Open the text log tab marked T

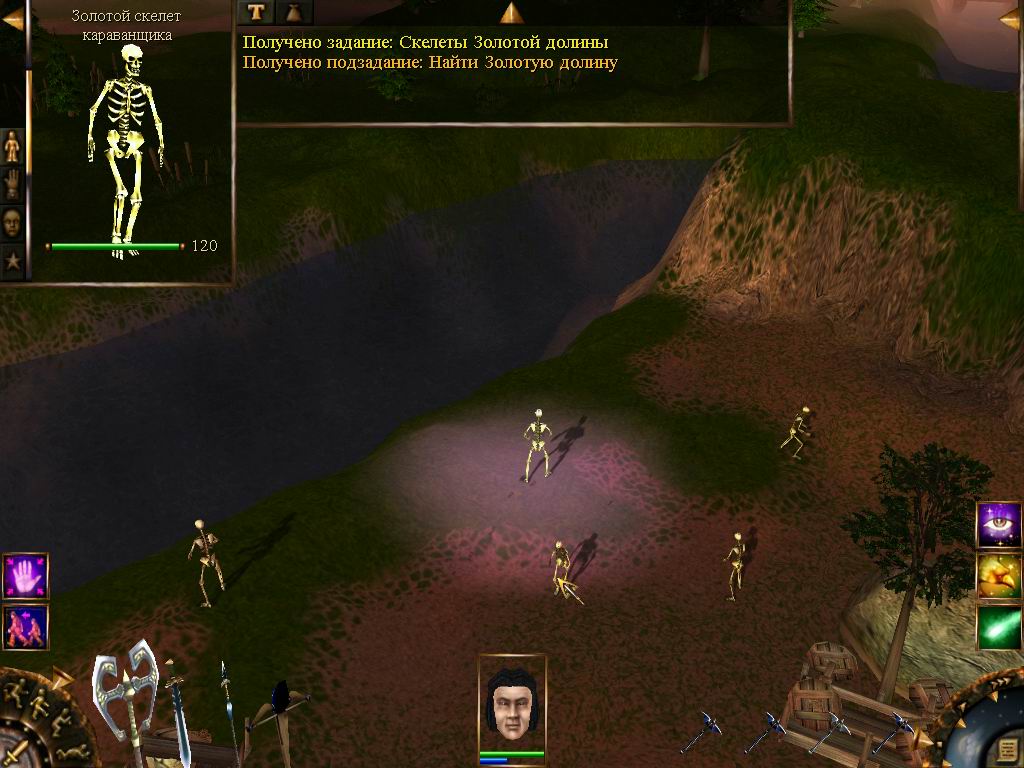coord(256,12)
